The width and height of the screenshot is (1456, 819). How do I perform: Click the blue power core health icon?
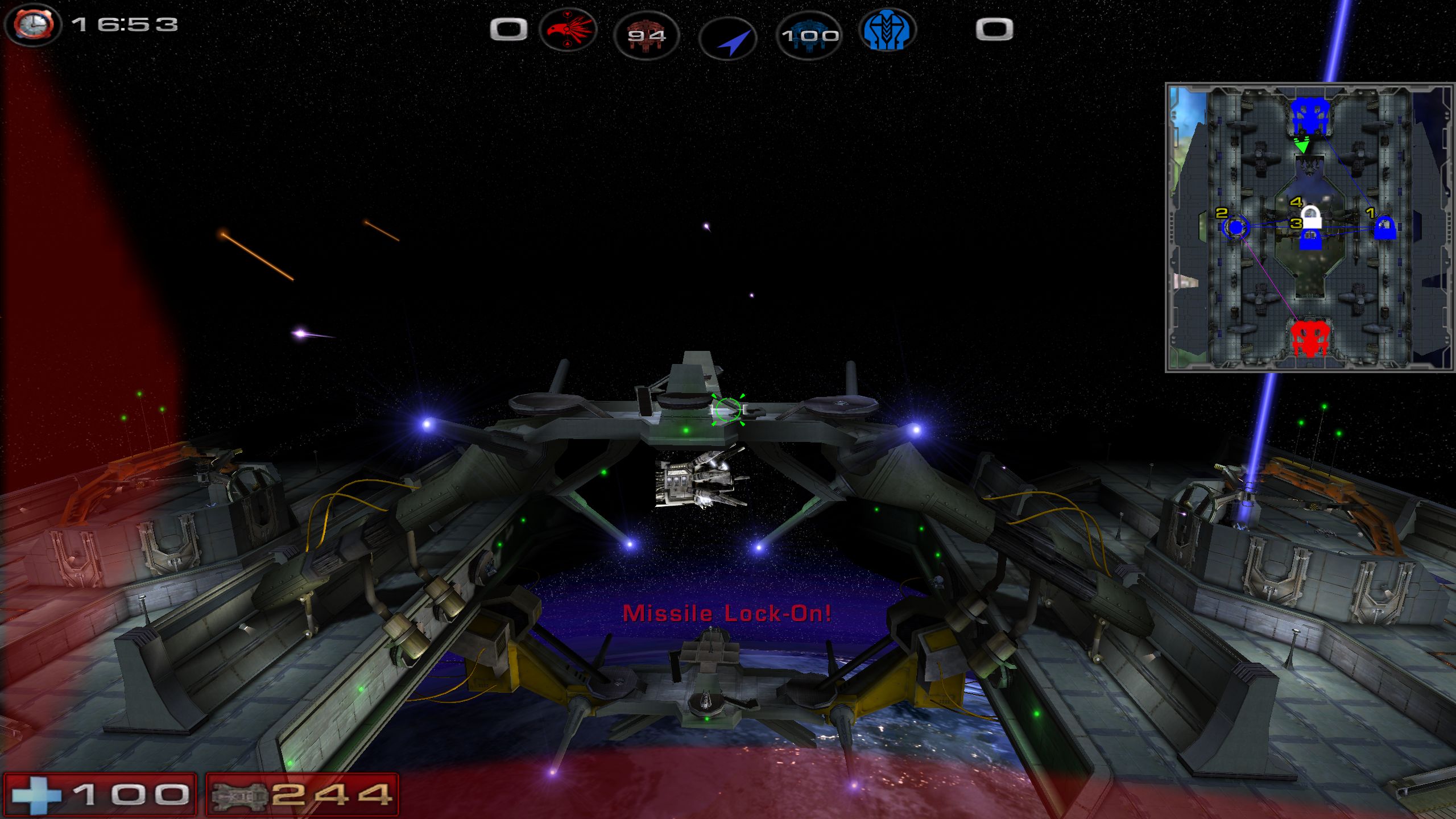pyautogui.click(x=809, y=36)
